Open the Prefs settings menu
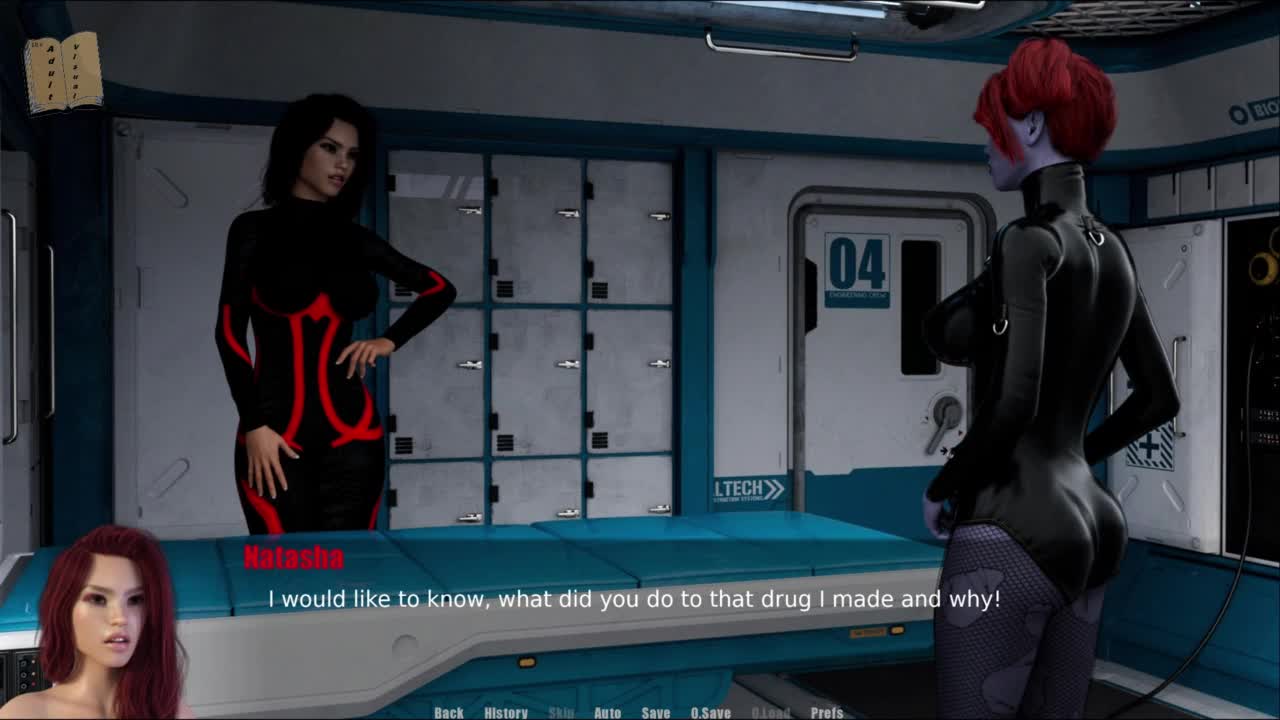The height and width of the screenshot is (720, 1280). click(x=827, y=712)
